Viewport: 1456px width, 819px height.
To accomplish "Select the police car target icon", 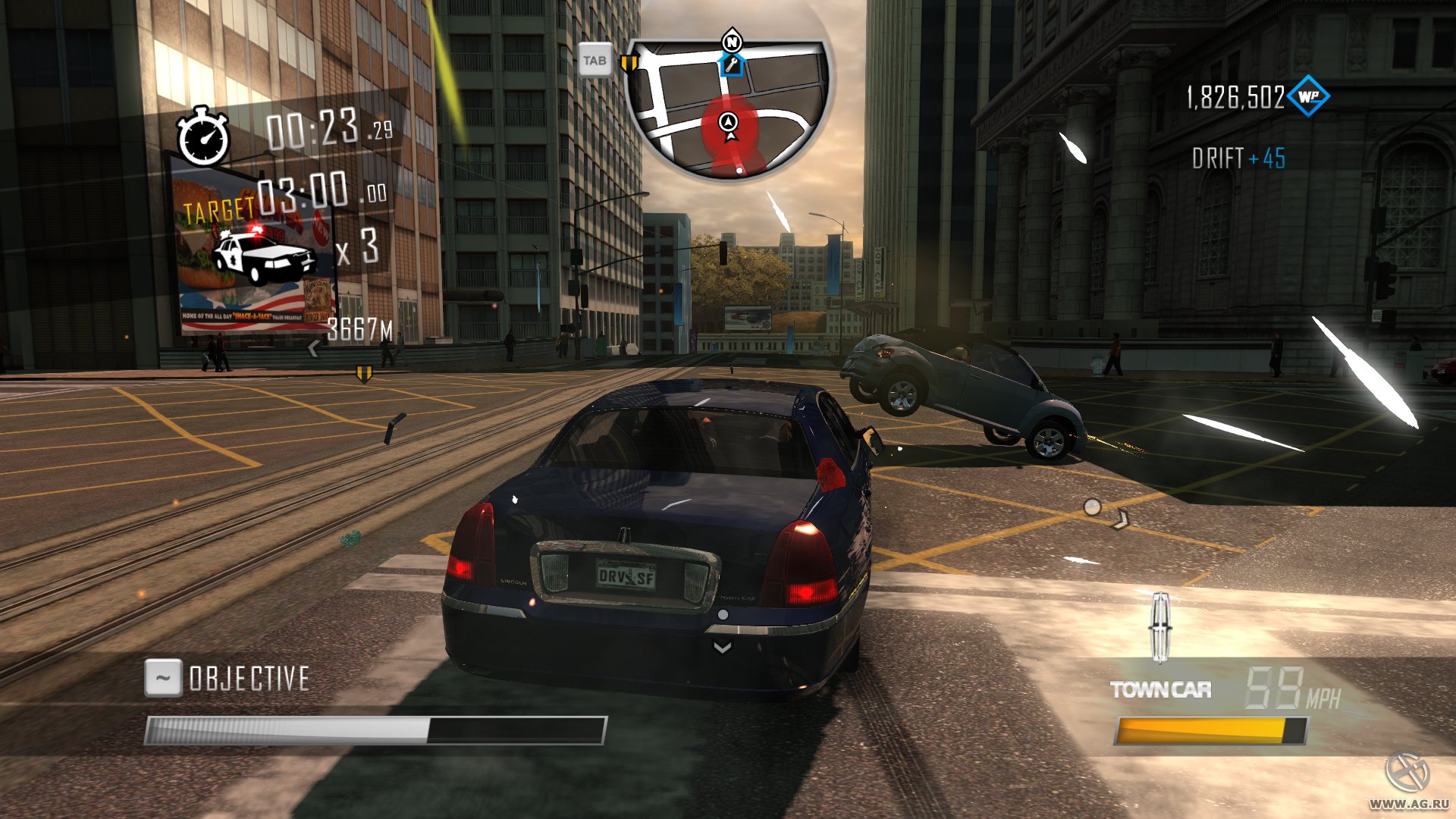I will coord(263,254).
